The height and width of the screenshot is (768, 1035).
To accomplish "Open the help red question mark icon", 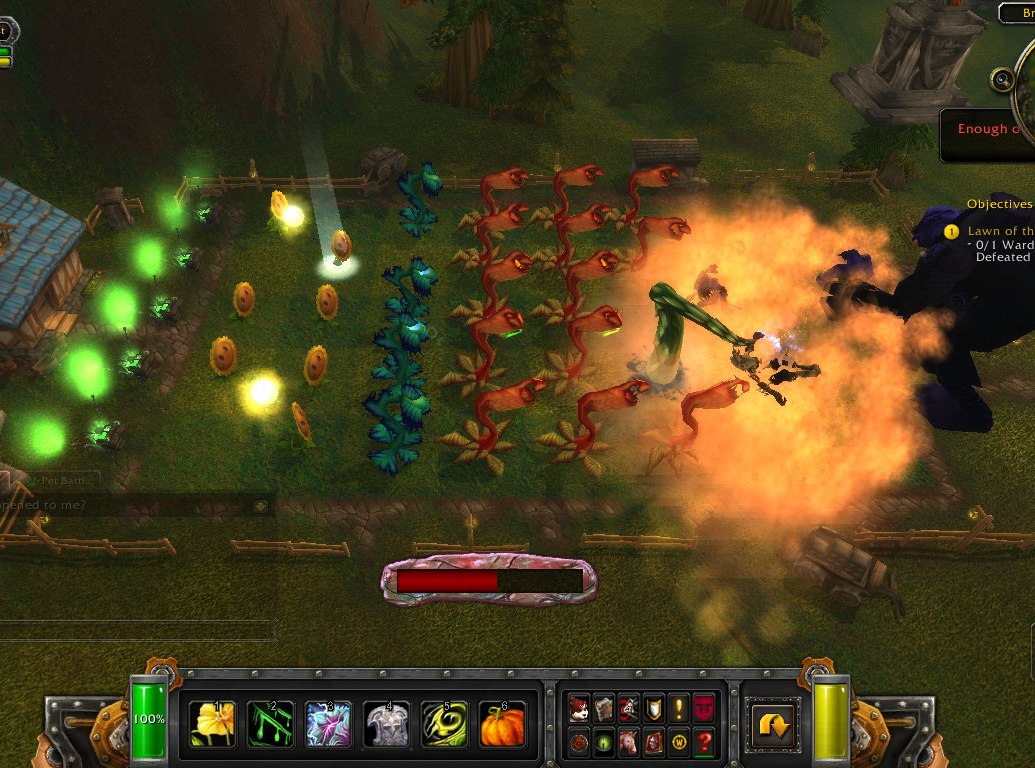I will click(704, 743).
